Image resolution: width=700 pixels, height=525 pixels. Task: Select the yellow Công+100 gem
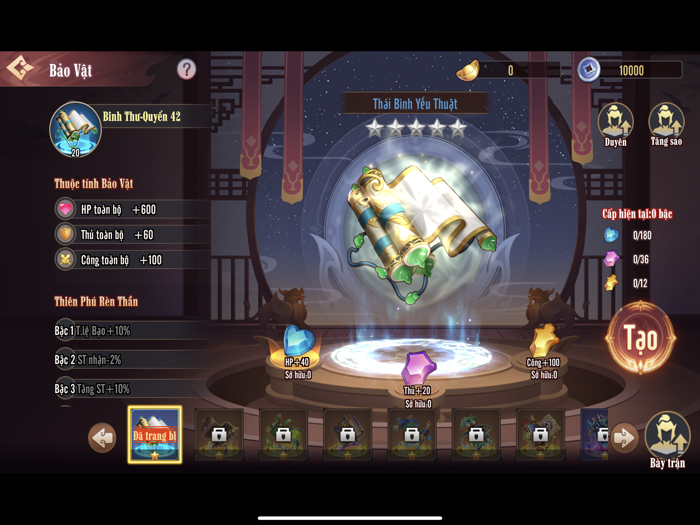tap(545, 340)
